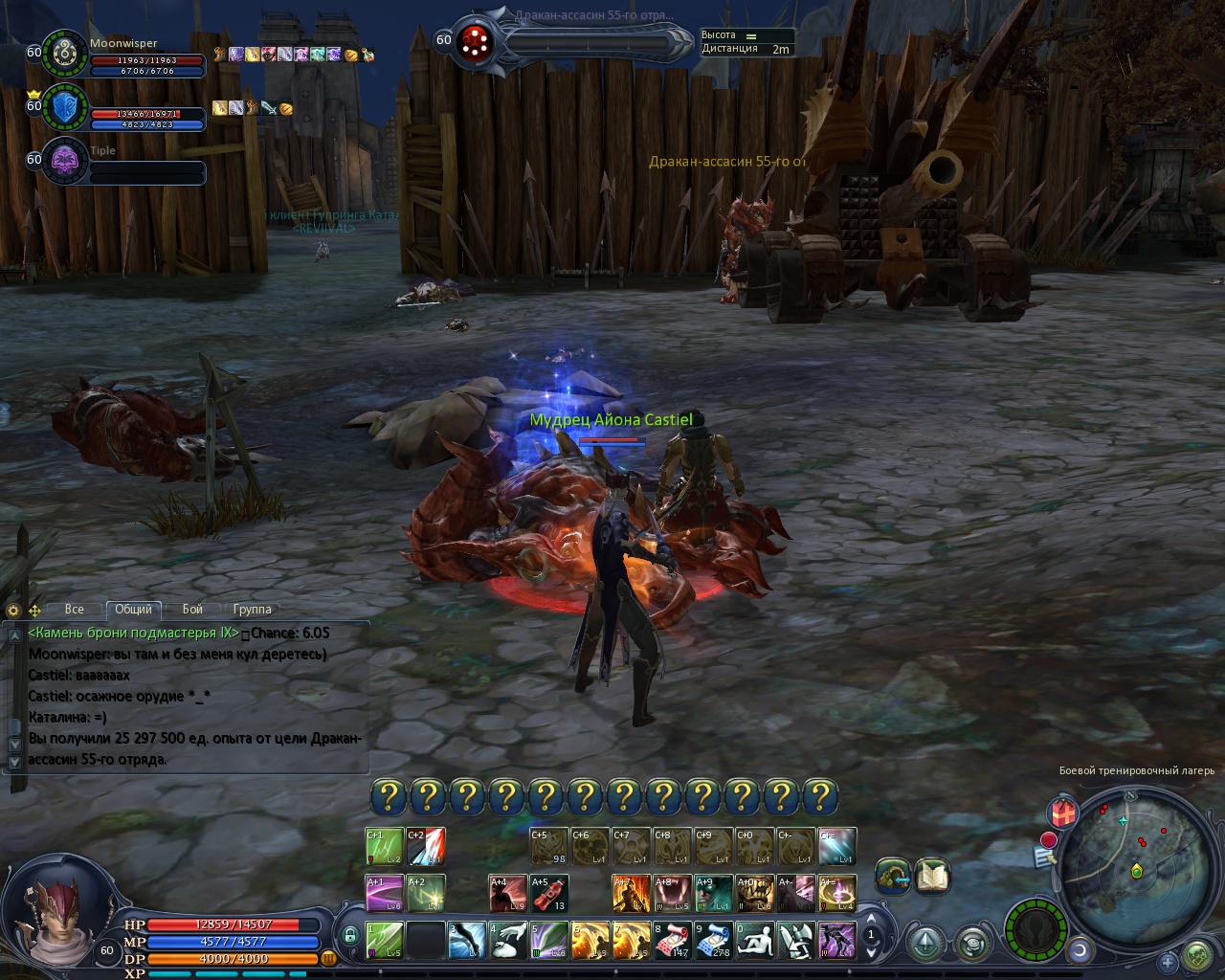Select party member Tiple's purple portrait
The image size is (1225, 980).
[65, 160]
